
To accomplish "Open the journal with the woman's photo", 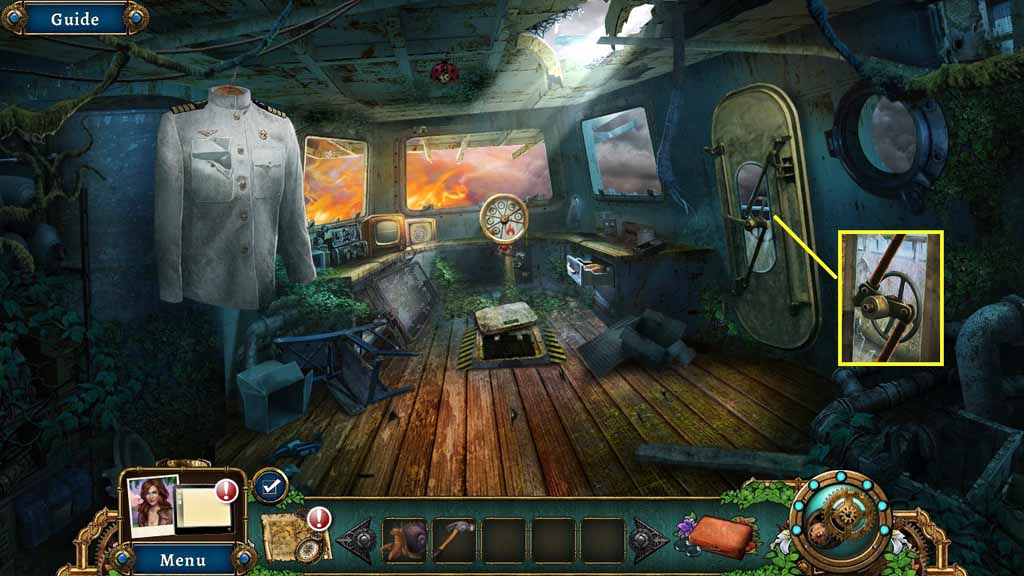I will 180,506.
